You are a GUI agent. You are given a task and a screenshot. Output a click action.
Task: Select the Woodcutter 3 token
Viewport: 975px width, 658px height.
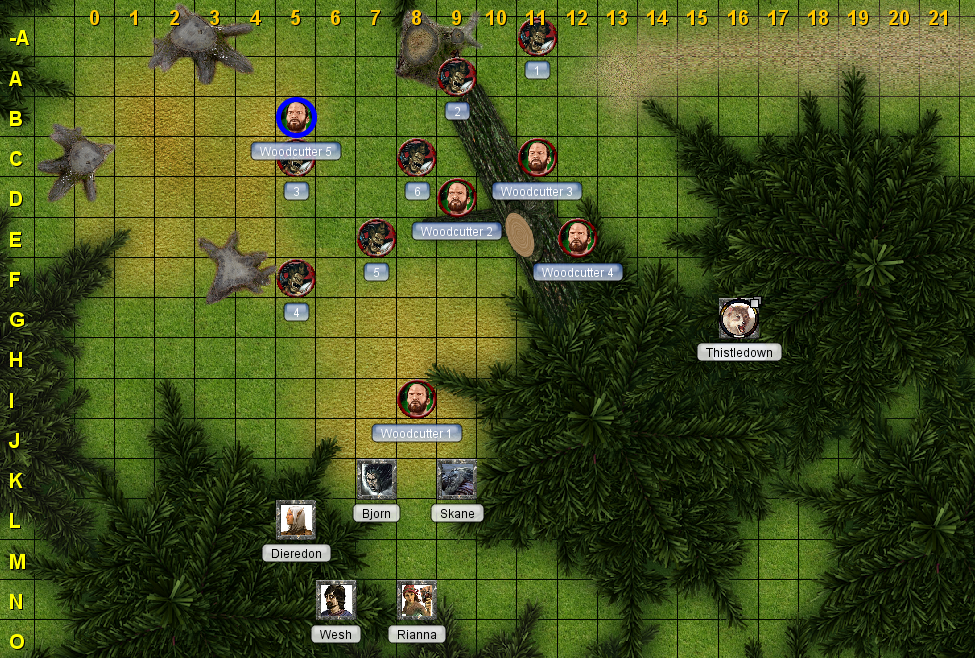537,158
